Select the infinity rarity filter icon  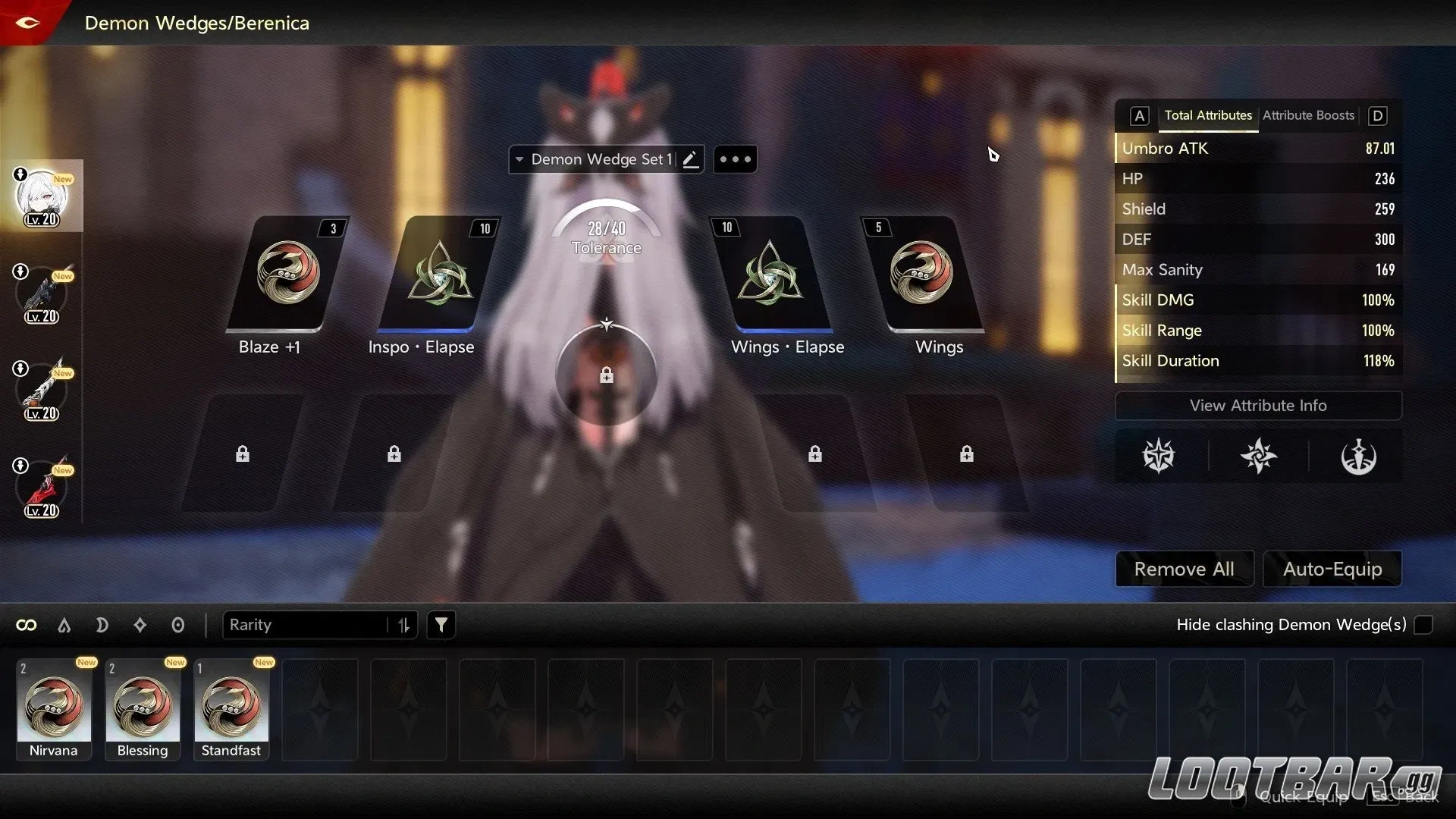click(27, 625)
